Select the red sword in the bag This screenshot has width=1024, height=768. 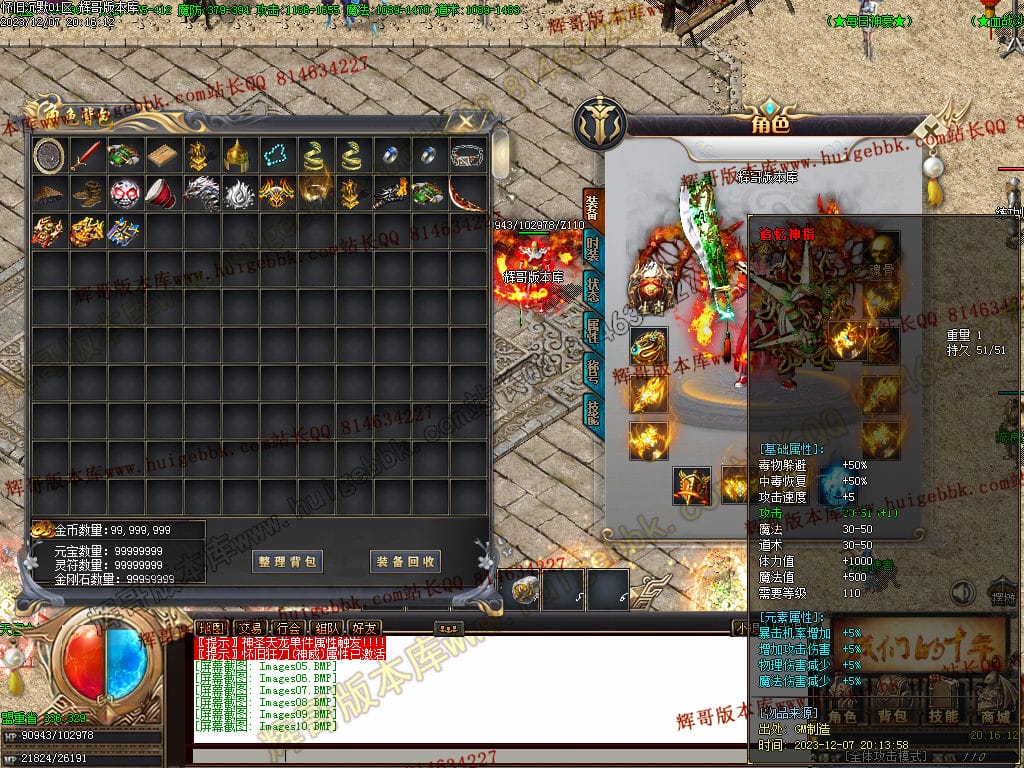tap(87, 155)
